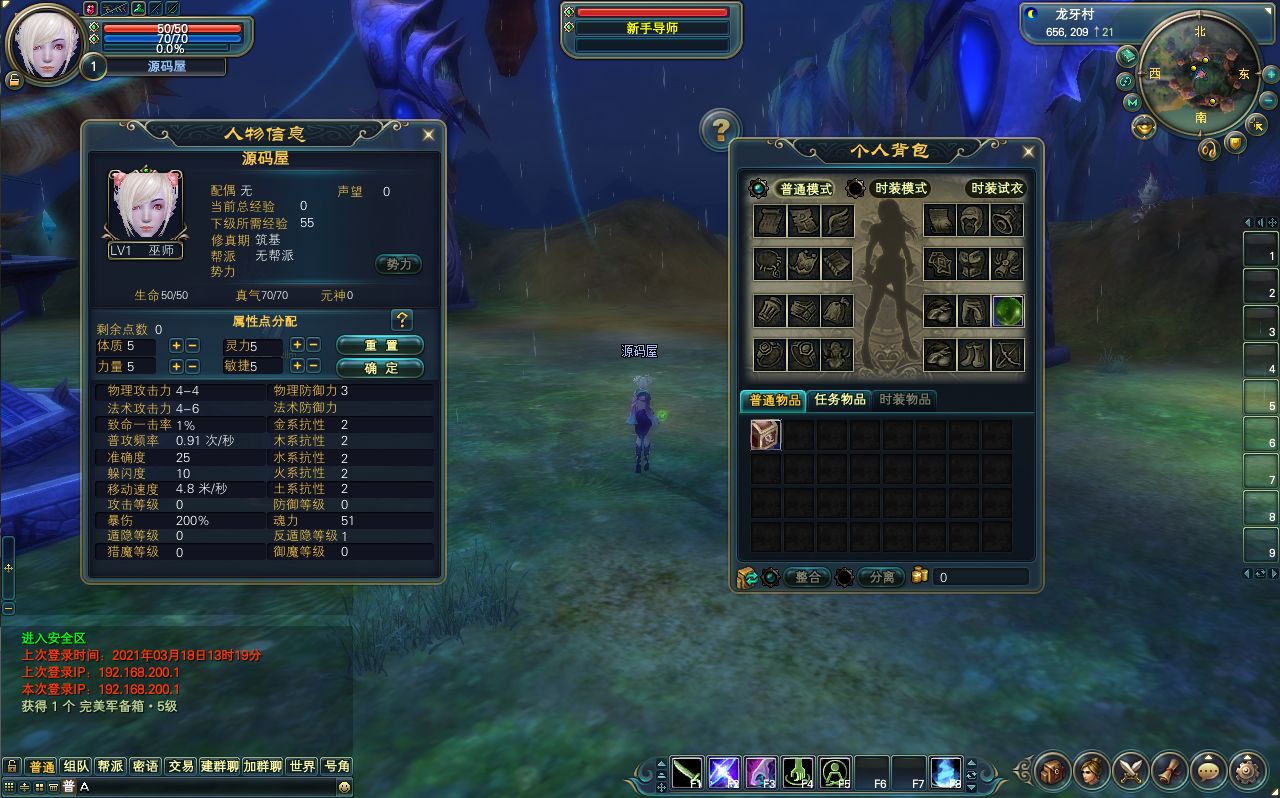Click the 势力 button
1280x798 pixels.
point(398,265)
